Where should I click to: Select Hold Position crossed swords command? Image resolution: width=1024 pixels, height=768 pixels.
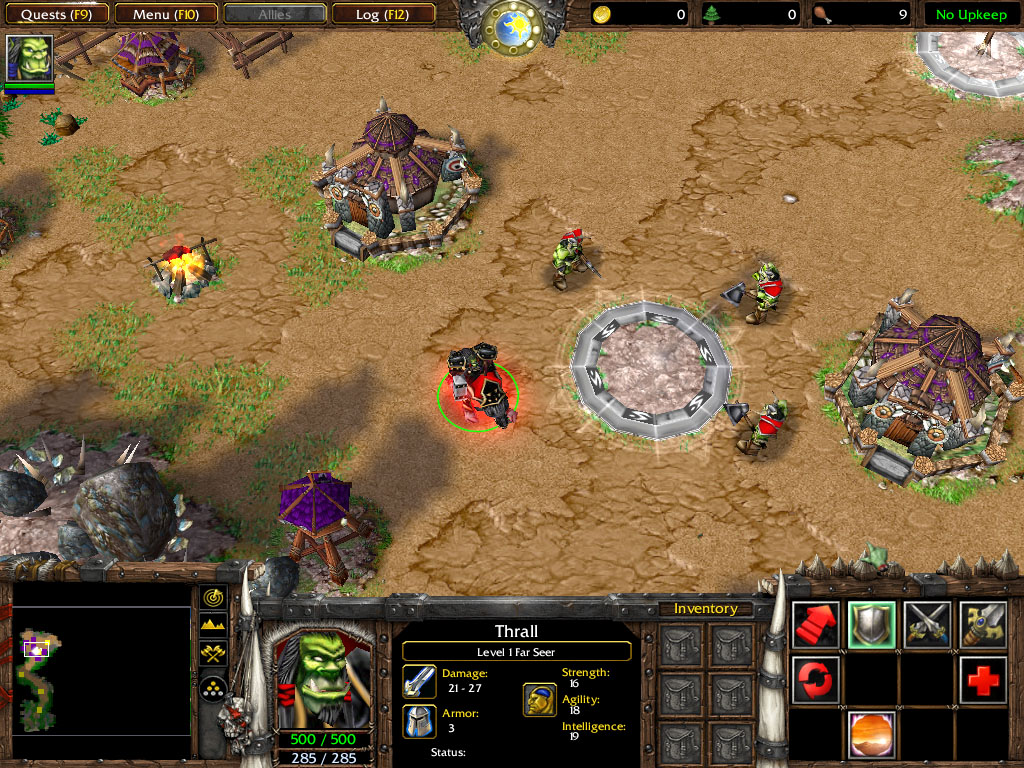point(927,625)
